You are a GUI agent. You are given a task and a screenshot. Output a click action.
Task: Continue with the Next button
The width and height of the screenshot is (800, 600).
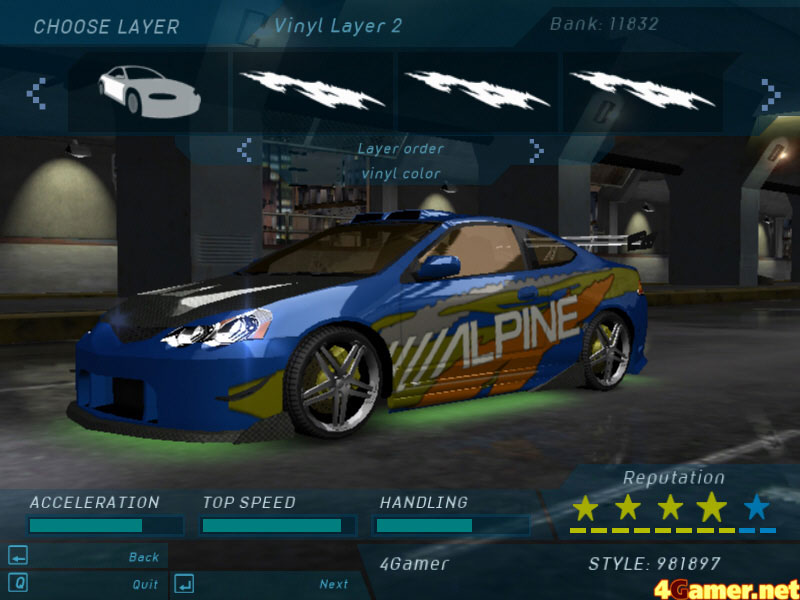point(334,584)
